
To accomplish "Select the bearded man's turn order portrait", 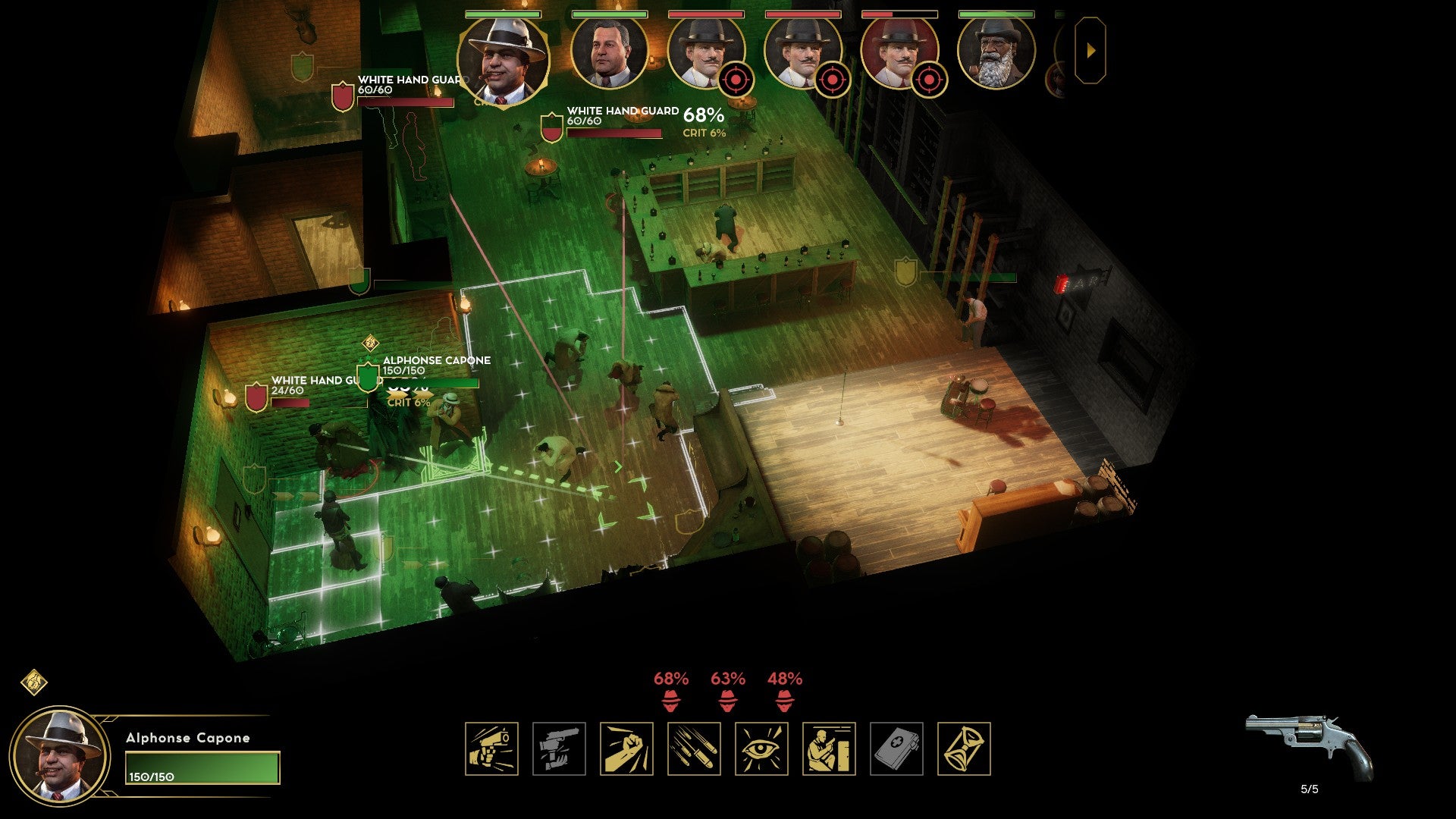I will click(x=996, y=53).
